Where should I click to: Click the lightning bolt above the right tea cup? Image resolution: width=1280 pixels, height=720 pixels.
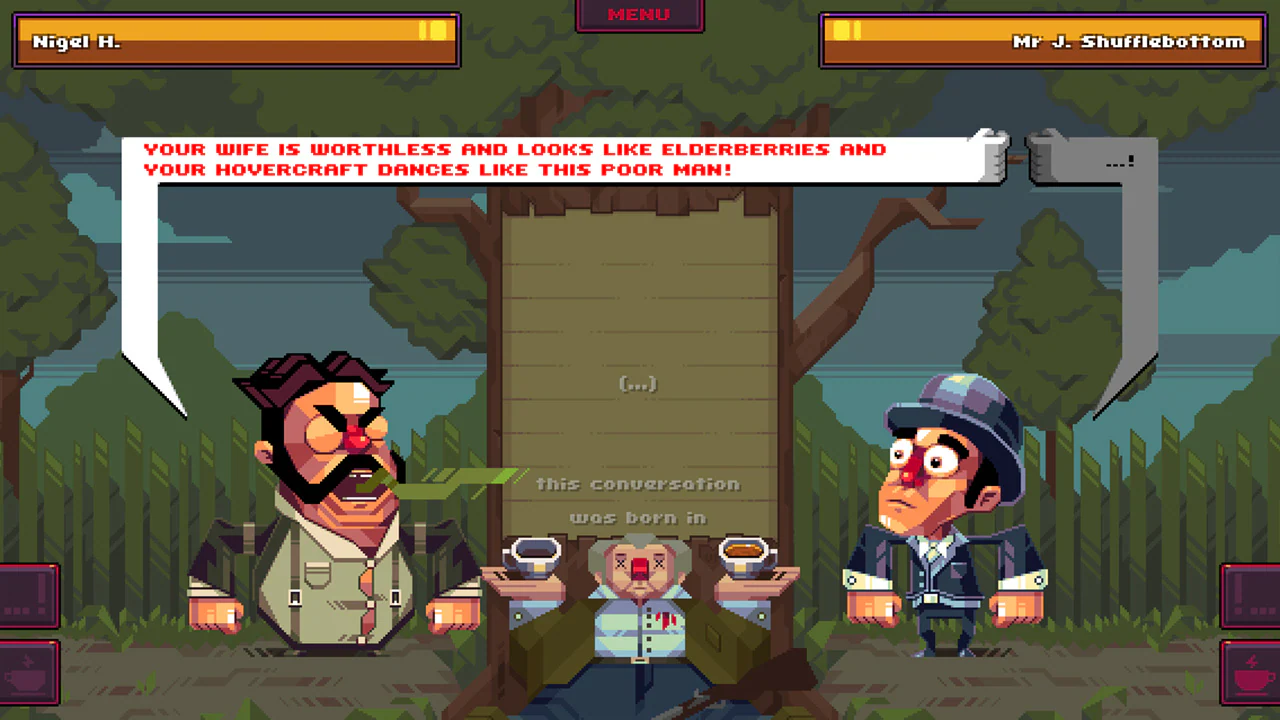tap(1253, 661)
